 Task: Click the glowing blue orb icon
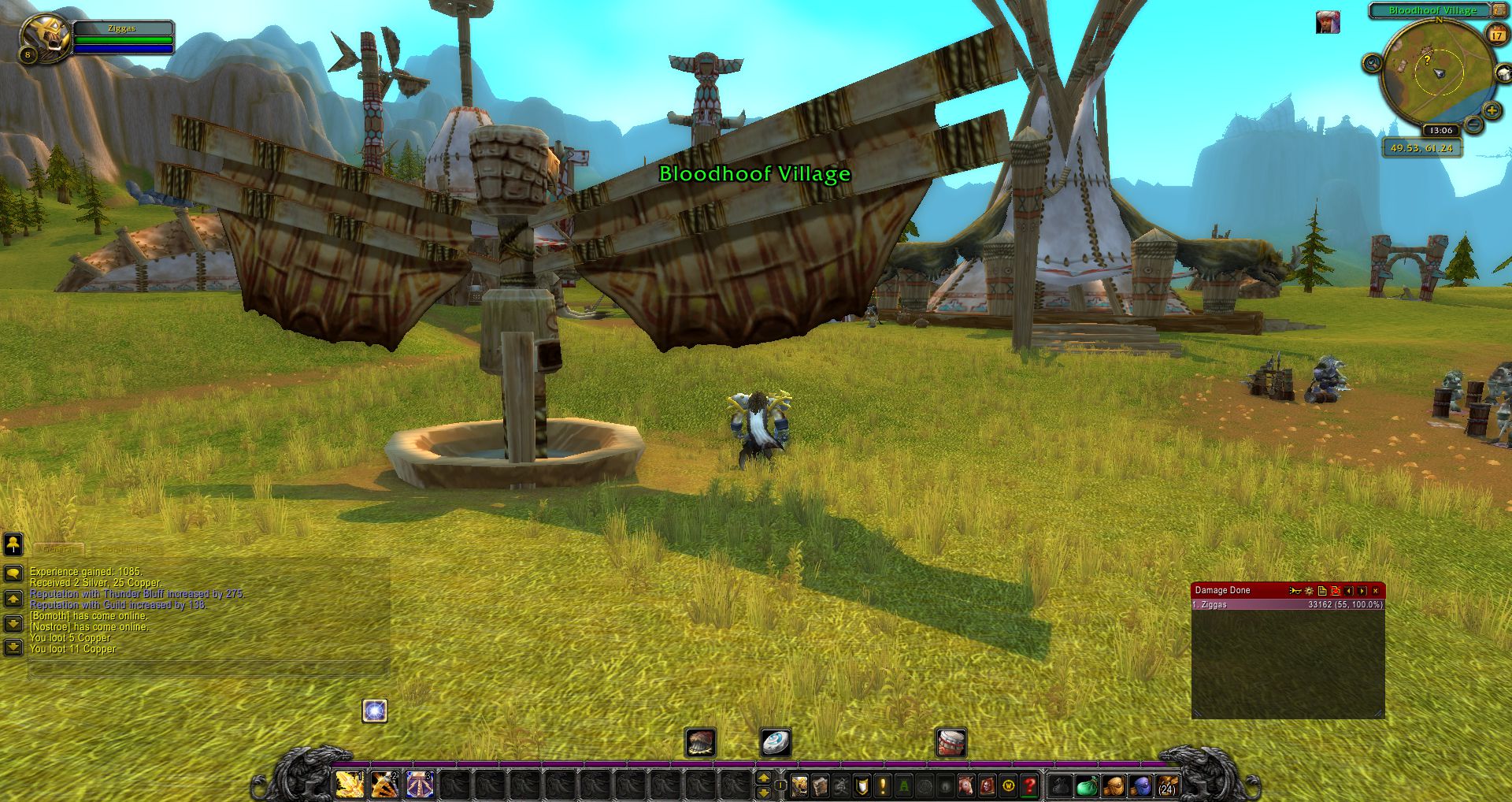point(375,711)
